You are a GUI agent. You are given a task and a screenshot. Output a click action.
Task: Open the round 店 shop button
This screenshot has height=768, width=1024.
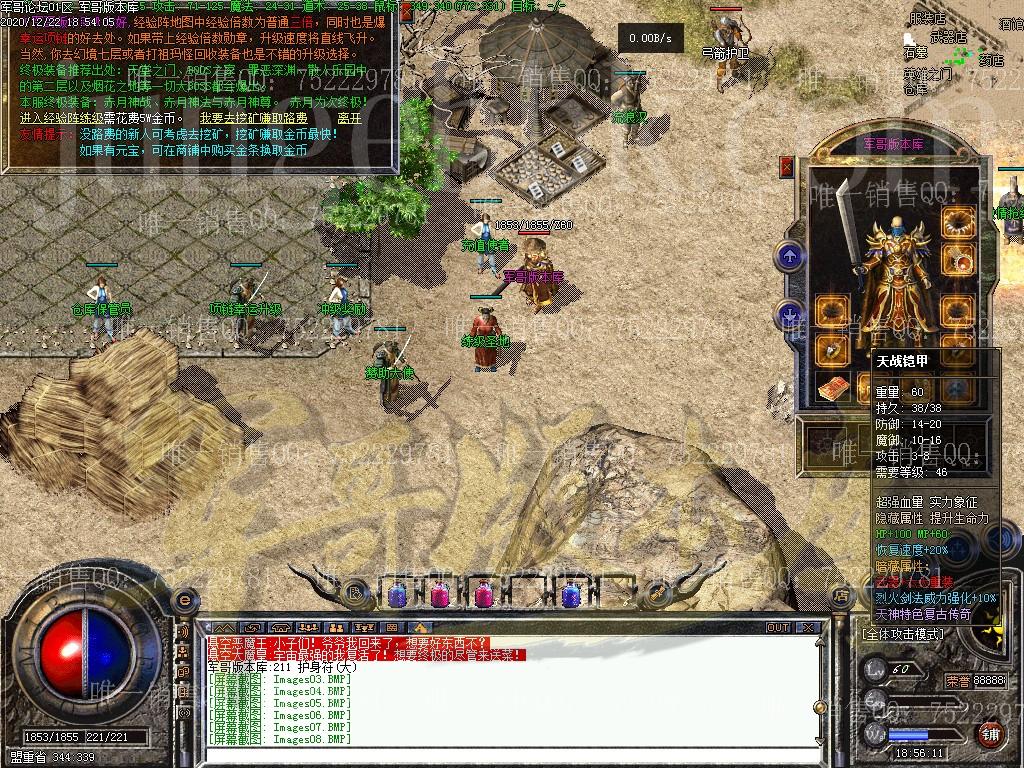pos(840,596)
